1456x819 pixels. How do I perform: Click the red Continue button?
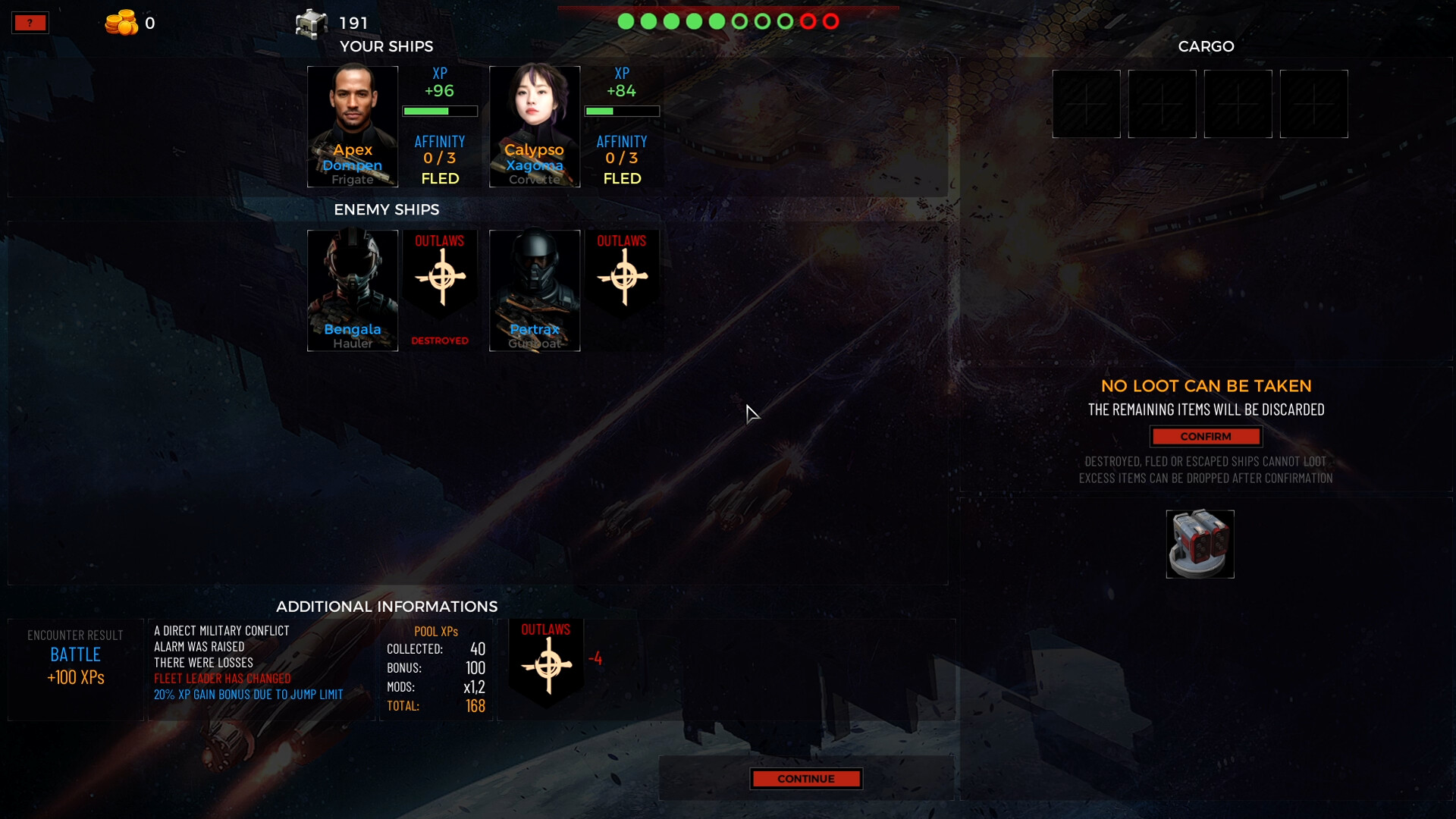tap(806, 779)
